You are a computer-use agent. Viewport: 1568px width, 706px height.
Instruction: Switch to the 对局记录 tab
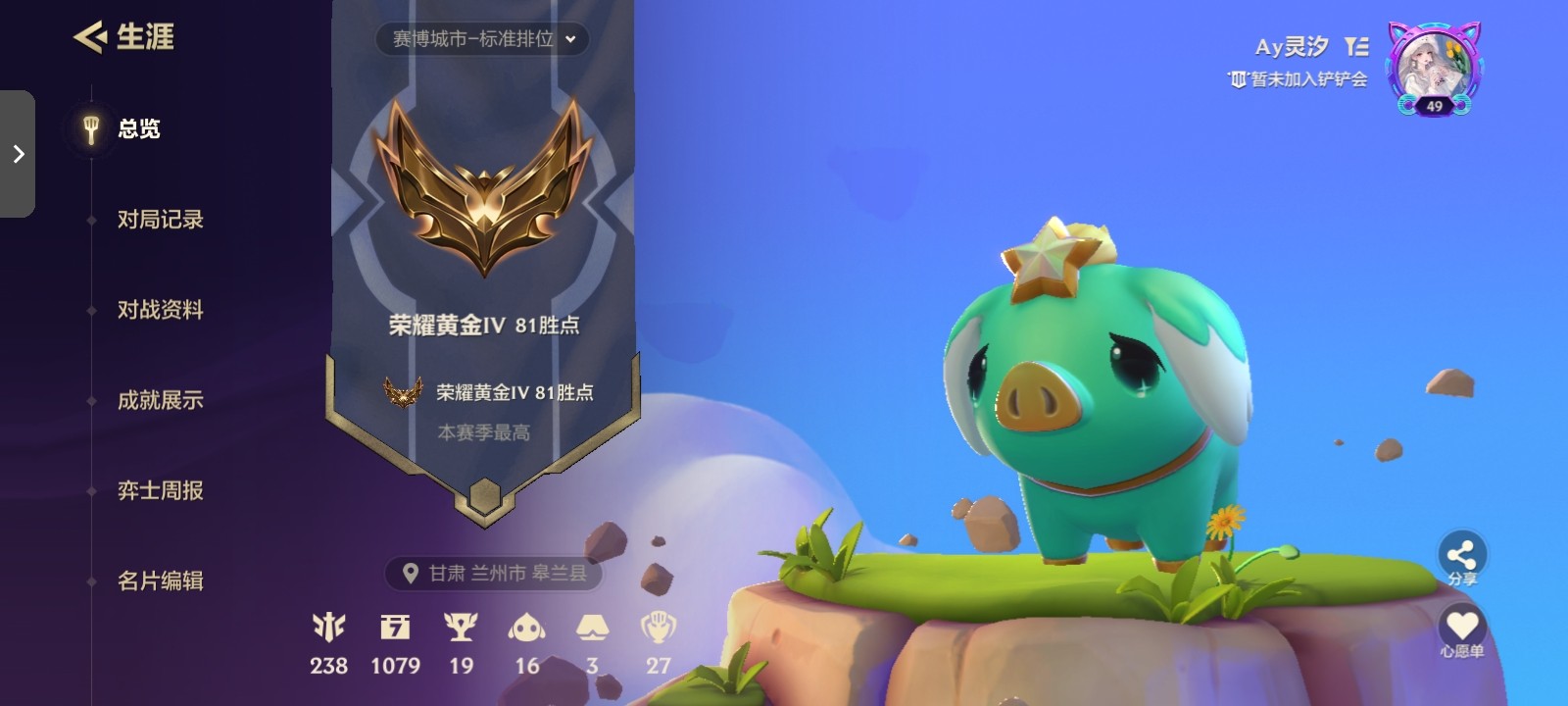click(162, 220)
